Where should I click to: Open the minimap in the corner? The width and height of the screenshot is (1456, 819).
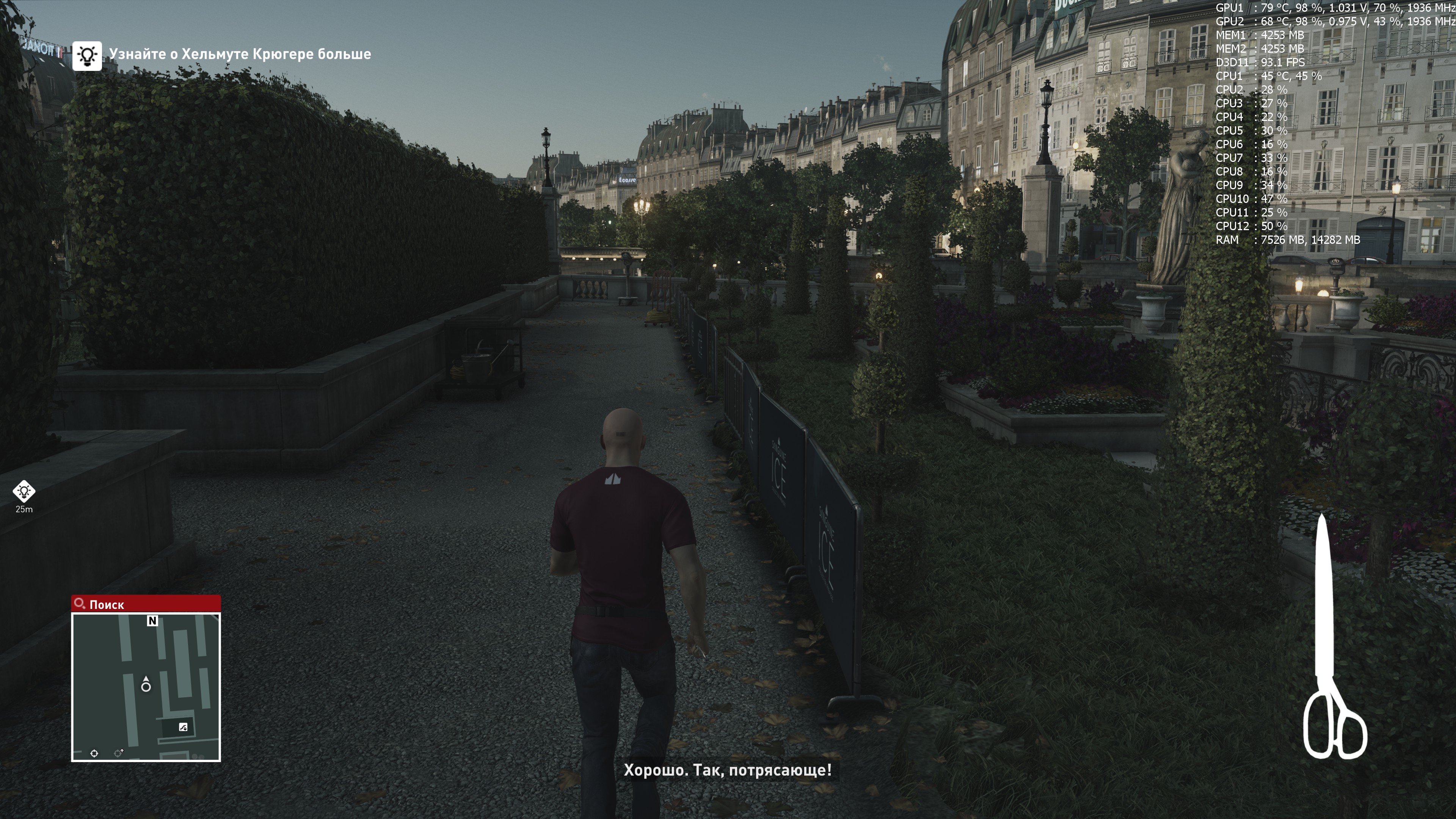146,687
